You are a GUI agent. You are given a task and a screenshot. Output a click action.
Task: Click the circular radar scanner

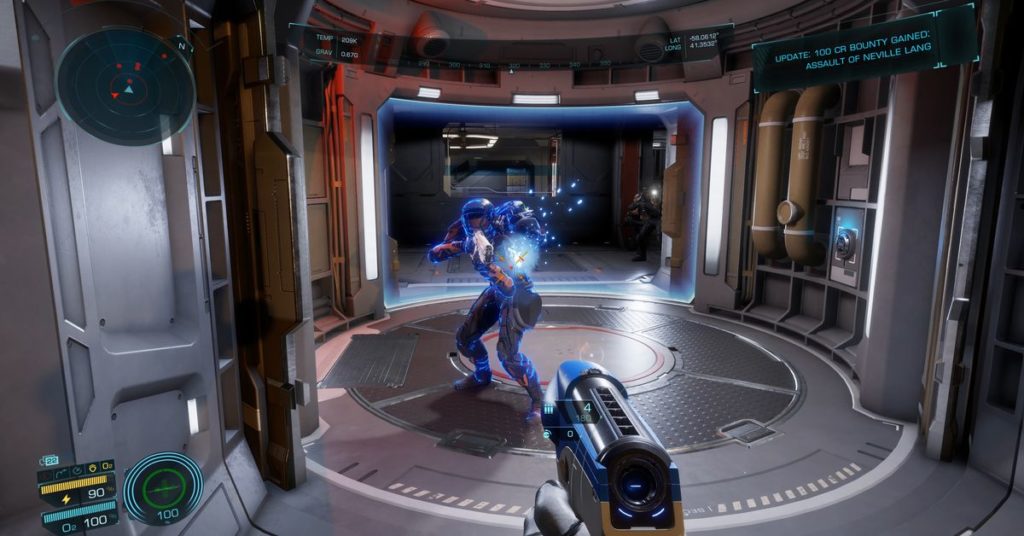pyautogui.click(x=125, y=86)
